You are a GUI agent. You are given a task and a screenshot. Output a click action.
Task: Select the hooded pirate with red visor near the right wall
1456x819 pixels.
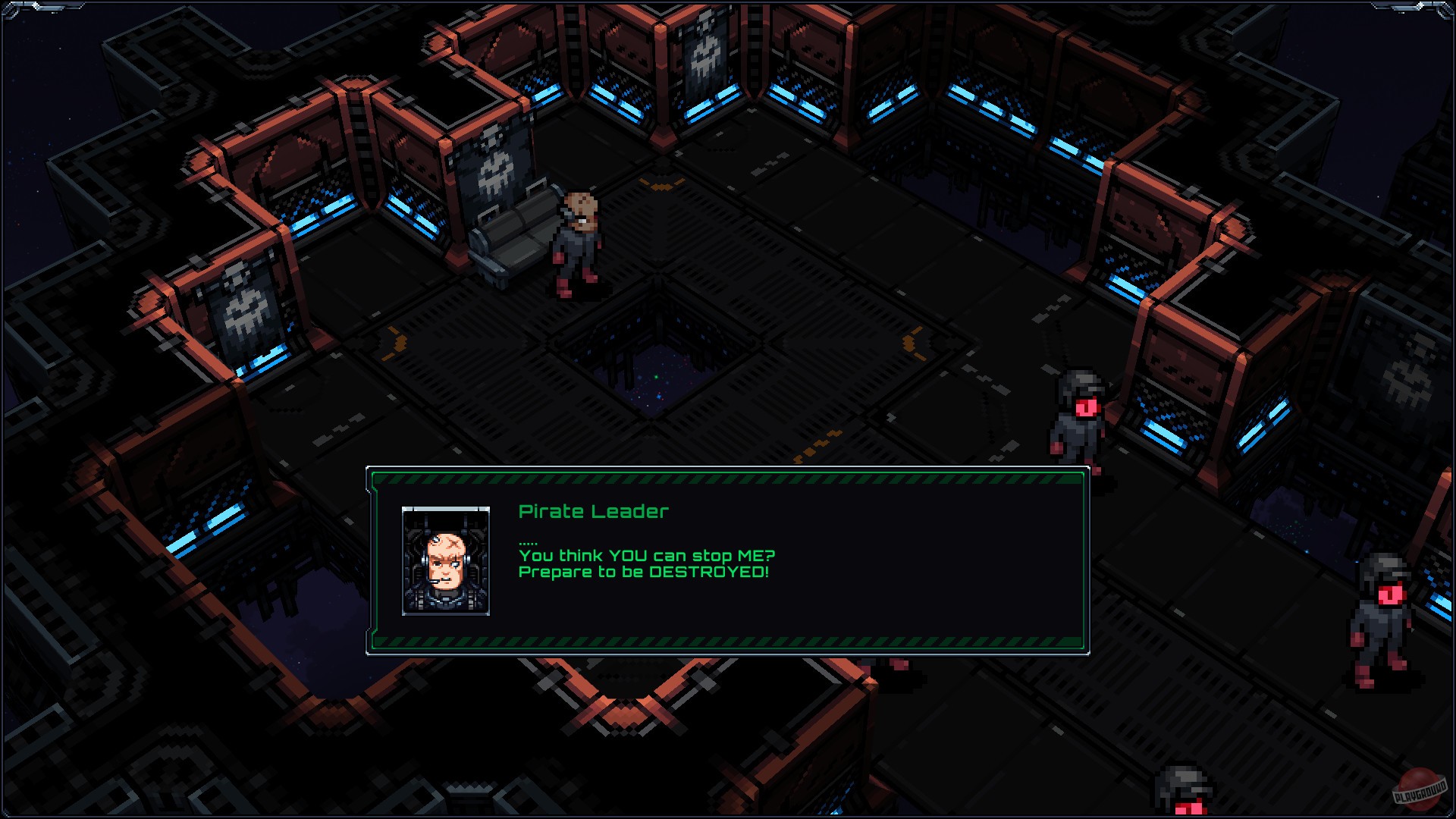click(x=1077, y=413)
